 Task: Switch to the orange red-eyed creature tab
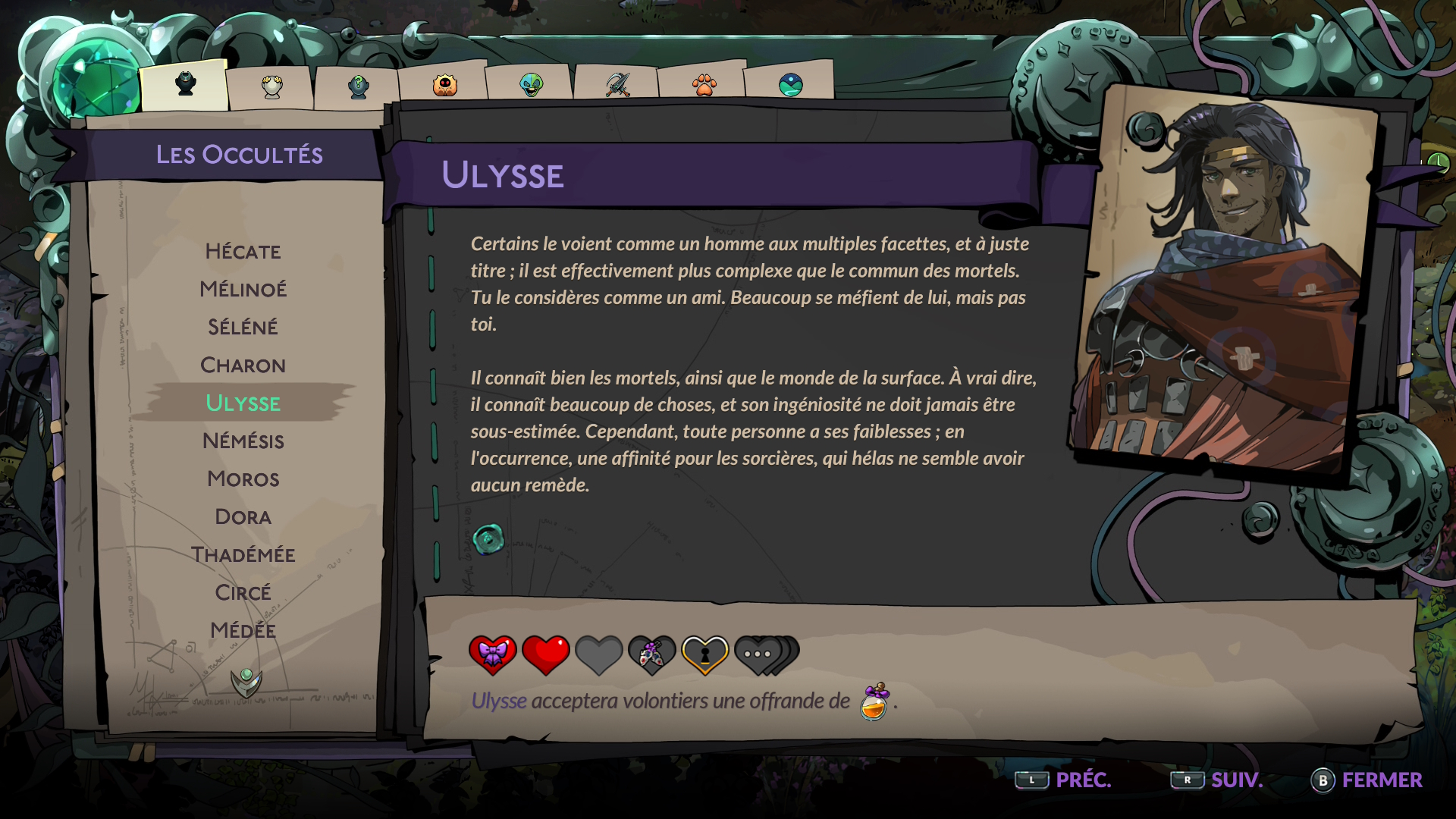pos(444,85)
